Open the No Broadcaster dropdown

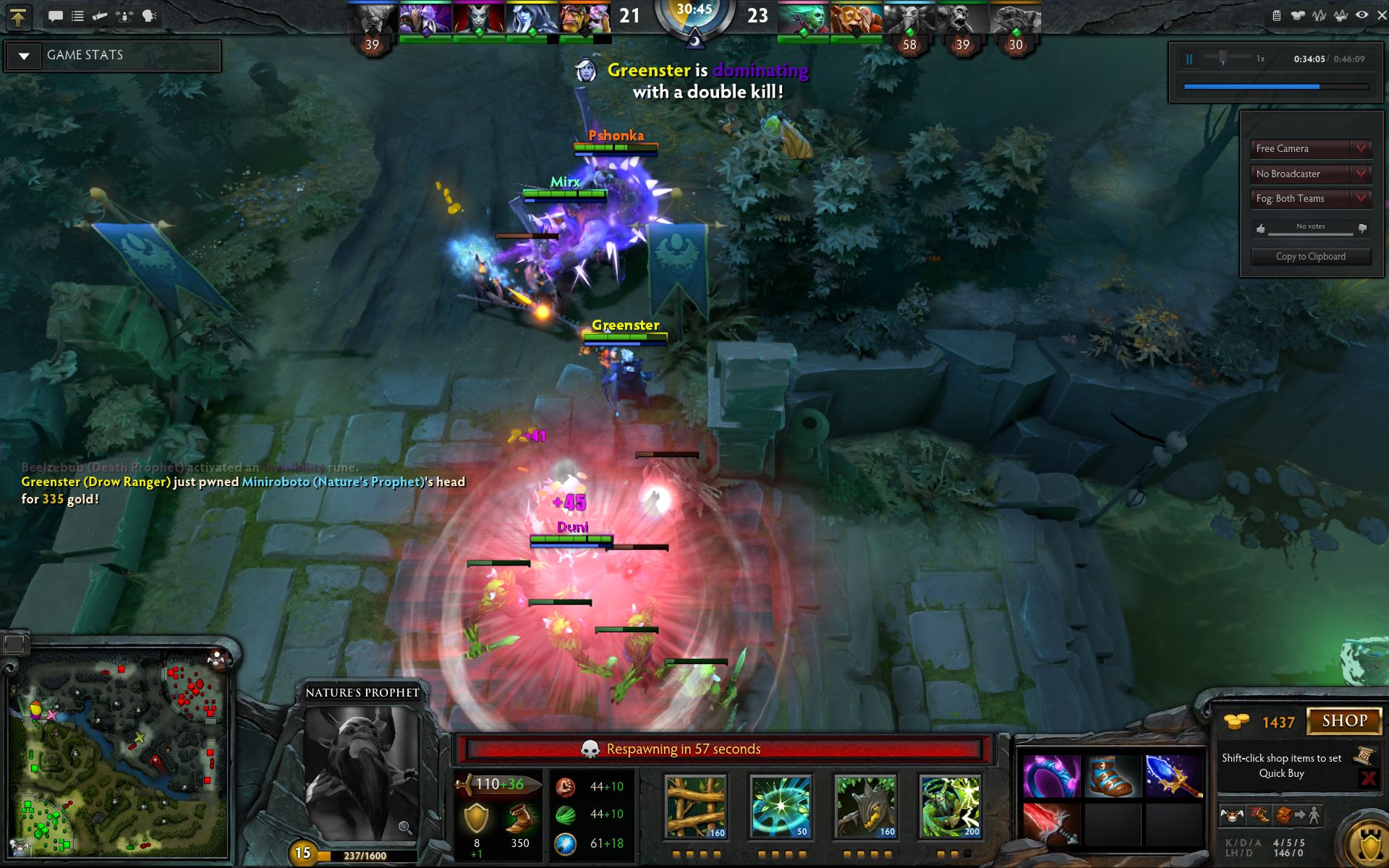pos(1310,174)
